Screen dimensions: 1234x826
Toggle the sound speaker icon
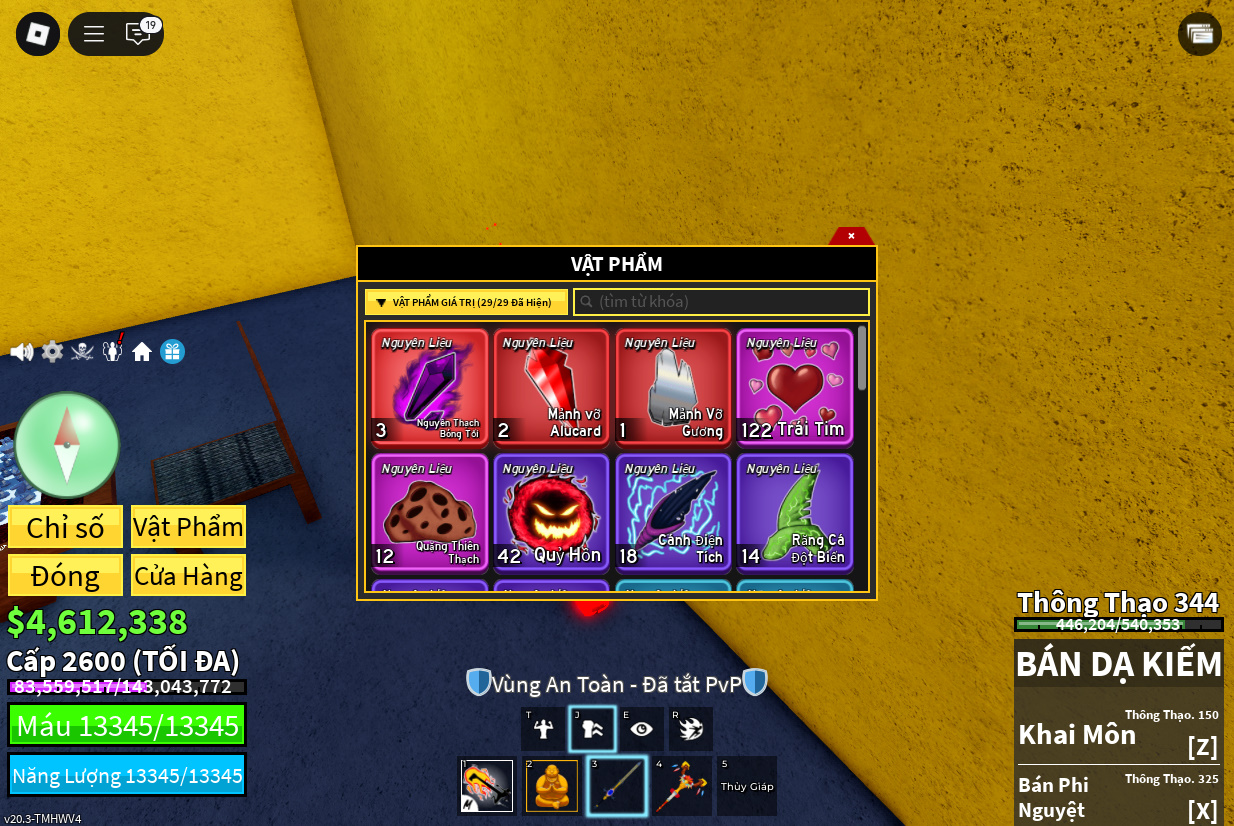22,352
